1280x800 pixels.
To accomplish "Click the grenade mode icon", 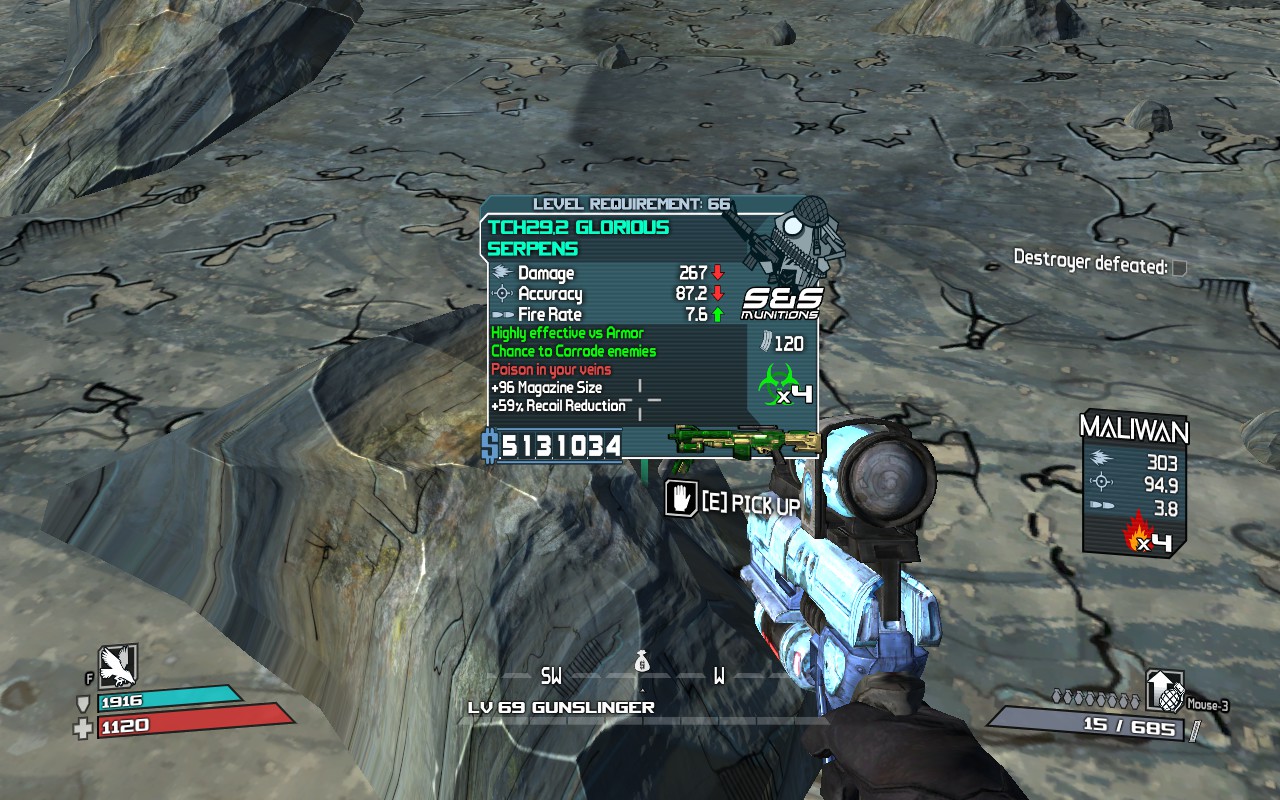I will click(x=1164, y=691).
